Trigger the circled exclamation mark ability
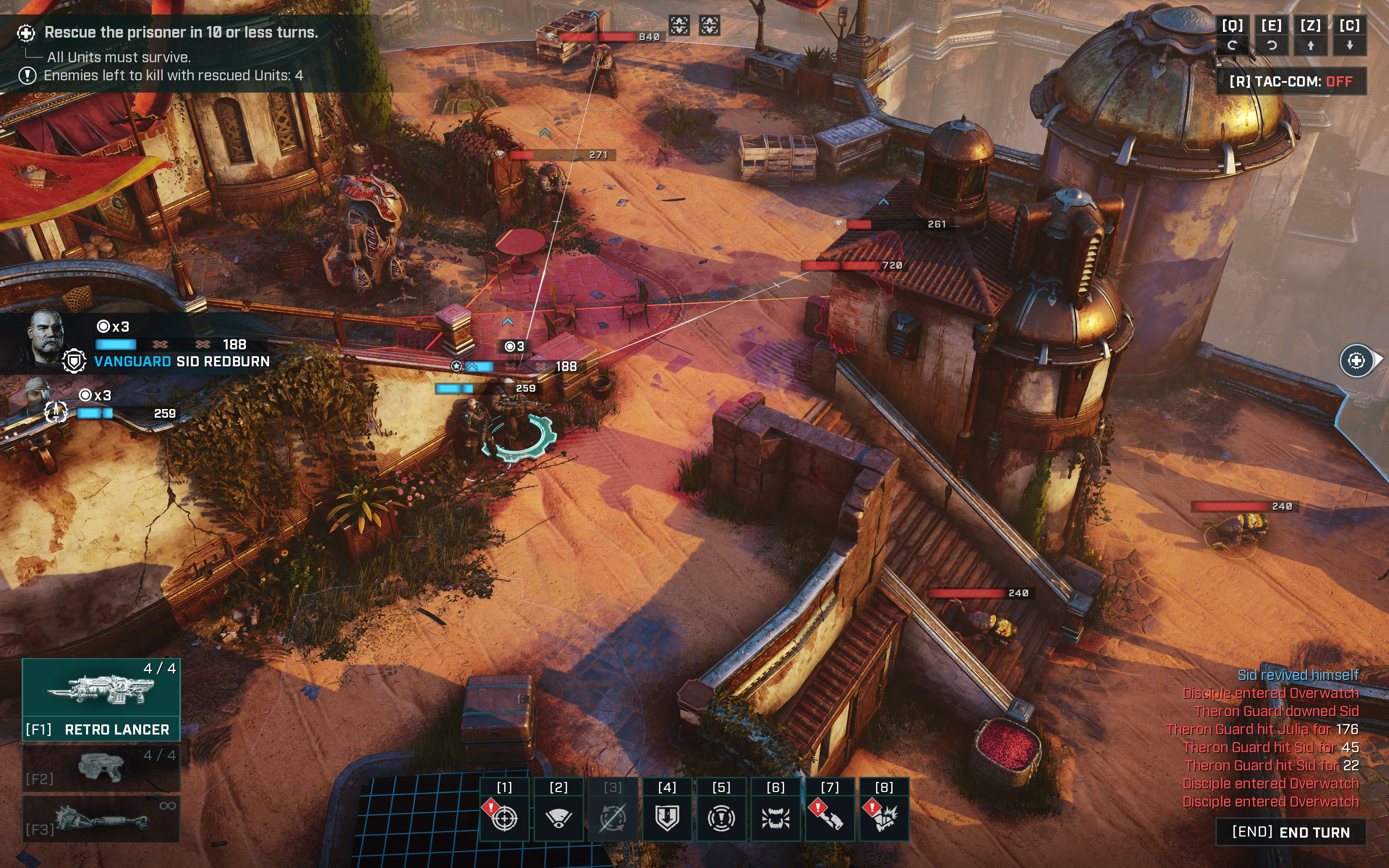 (721, 816)
